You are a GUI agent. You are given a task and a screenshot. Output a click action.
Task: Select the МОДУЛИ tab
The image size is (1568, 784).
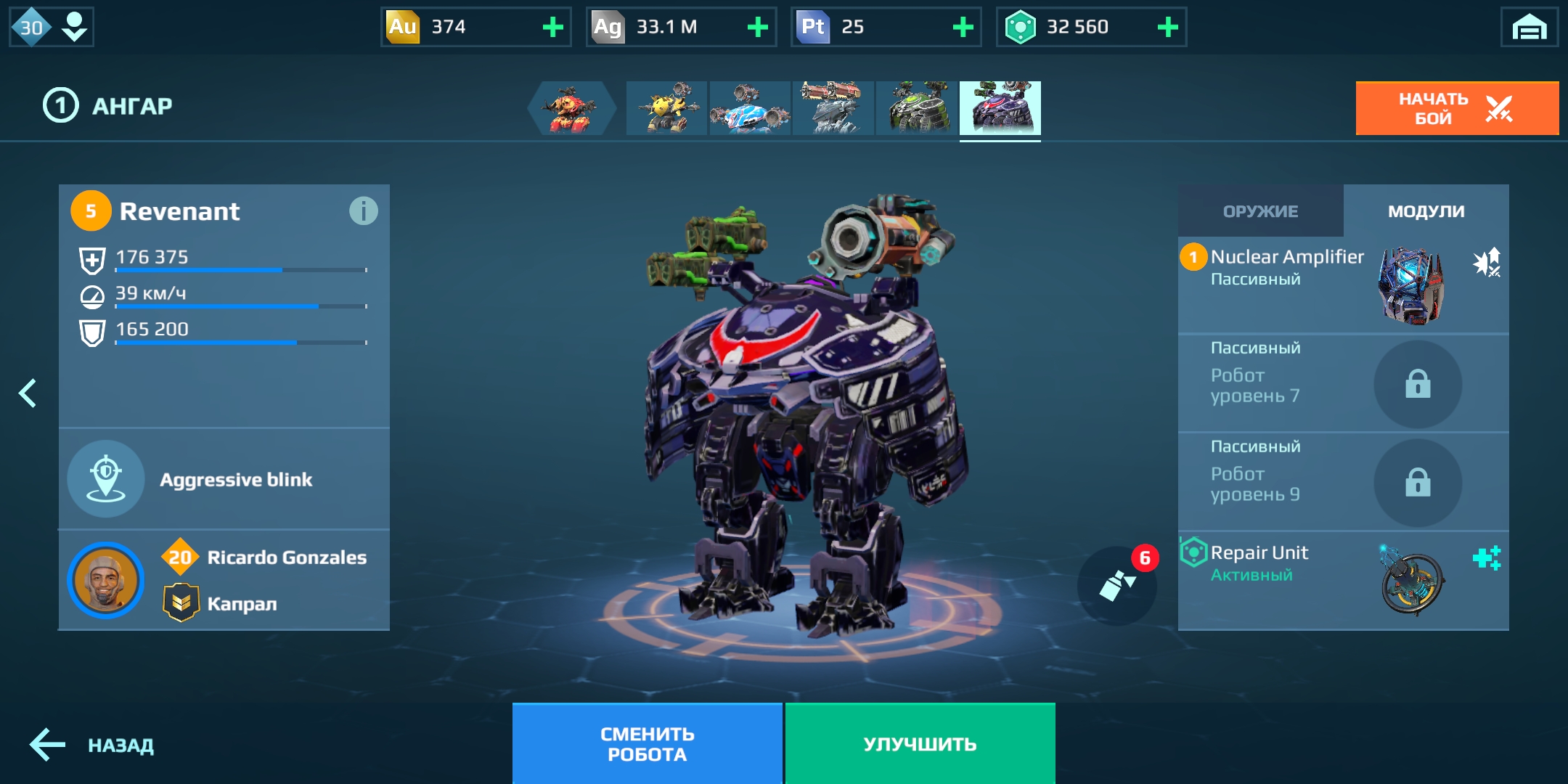point(1426,211)
